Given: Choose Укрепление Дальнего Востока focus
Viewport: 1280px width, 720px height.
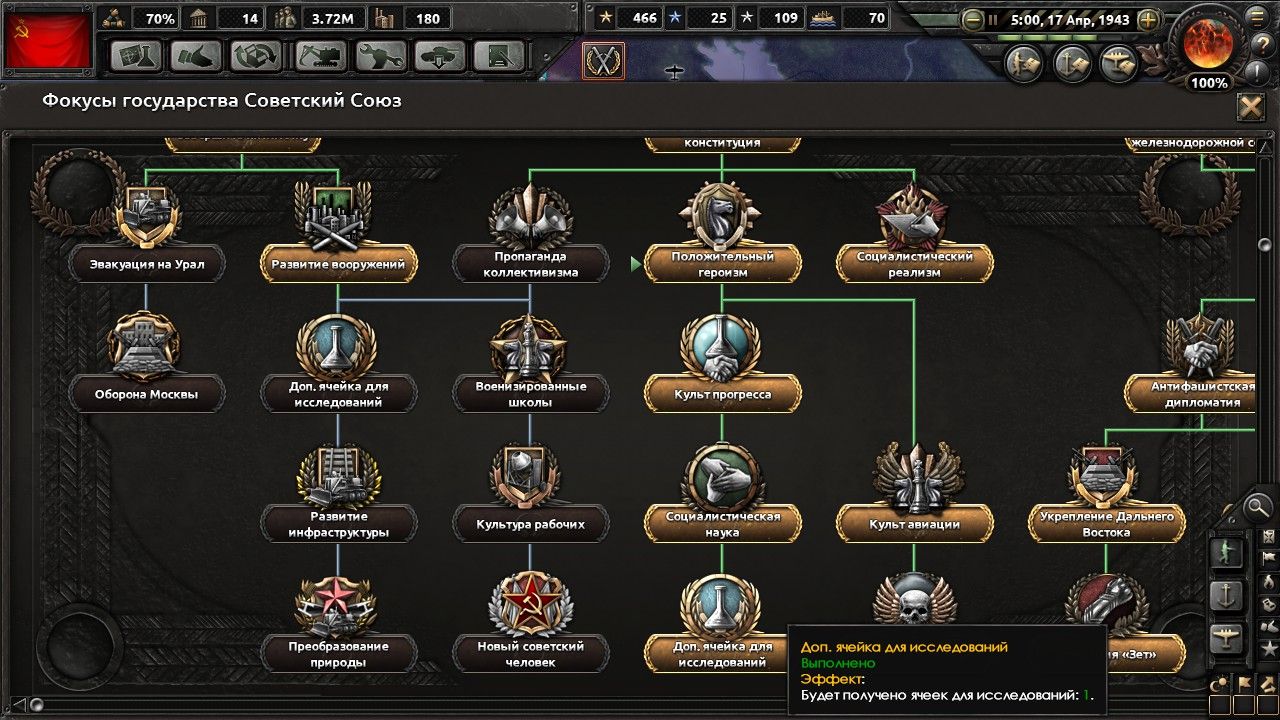Looking at the screenshot, I should pyautogui.click(x=1106, y=524).
